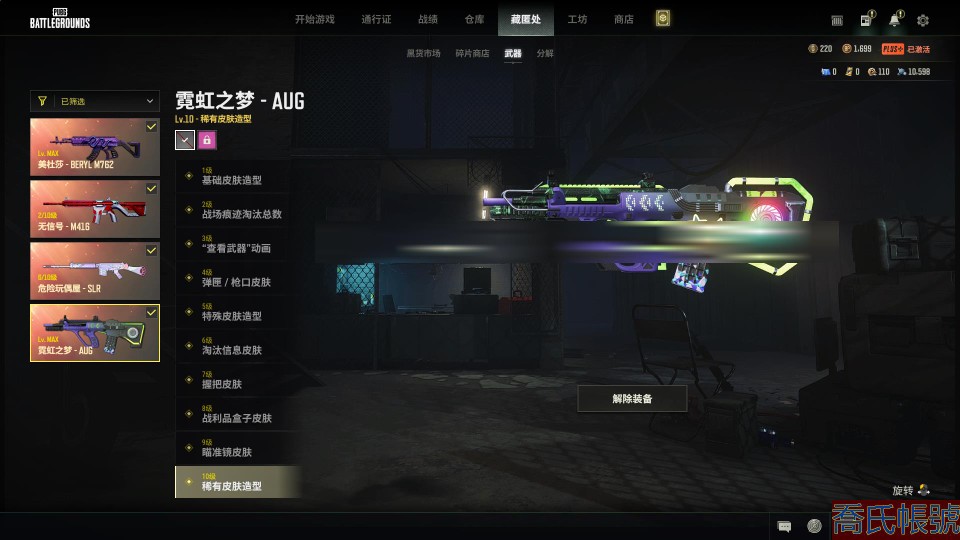Image resolution: width=960 pixels, height=540 pixels.
Task: Go to the 战绩 tab
Action: point(427,19)
